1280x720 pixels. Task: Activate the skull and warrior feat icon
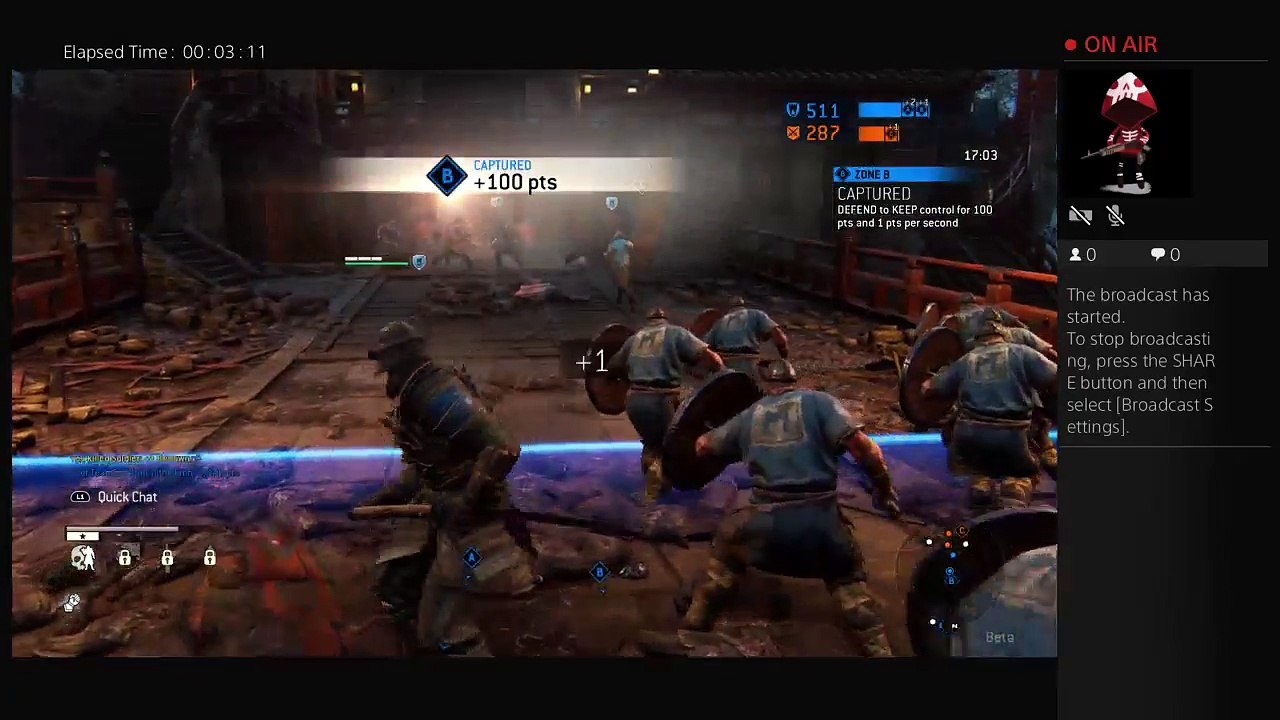pyautogui.click(x=83, y=558)
